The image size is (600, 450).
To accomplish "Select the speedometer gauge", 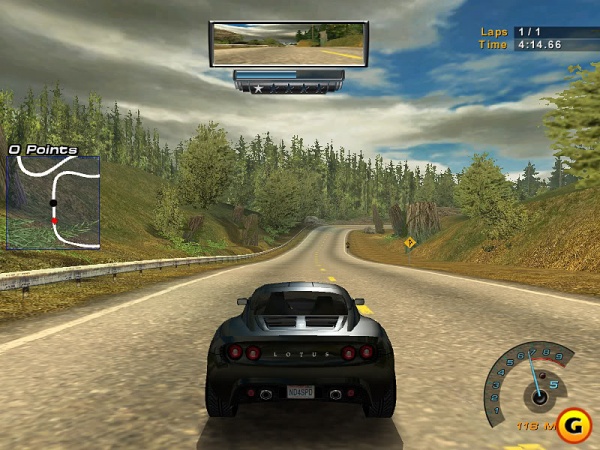I will point(530,385).
